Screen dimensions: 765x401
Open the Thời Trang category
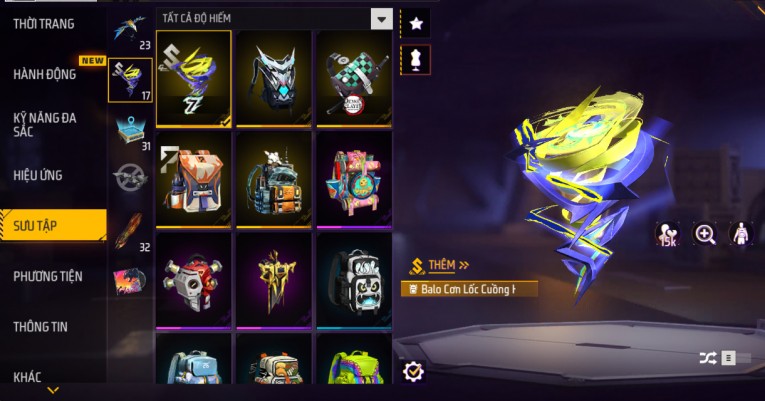44,23
